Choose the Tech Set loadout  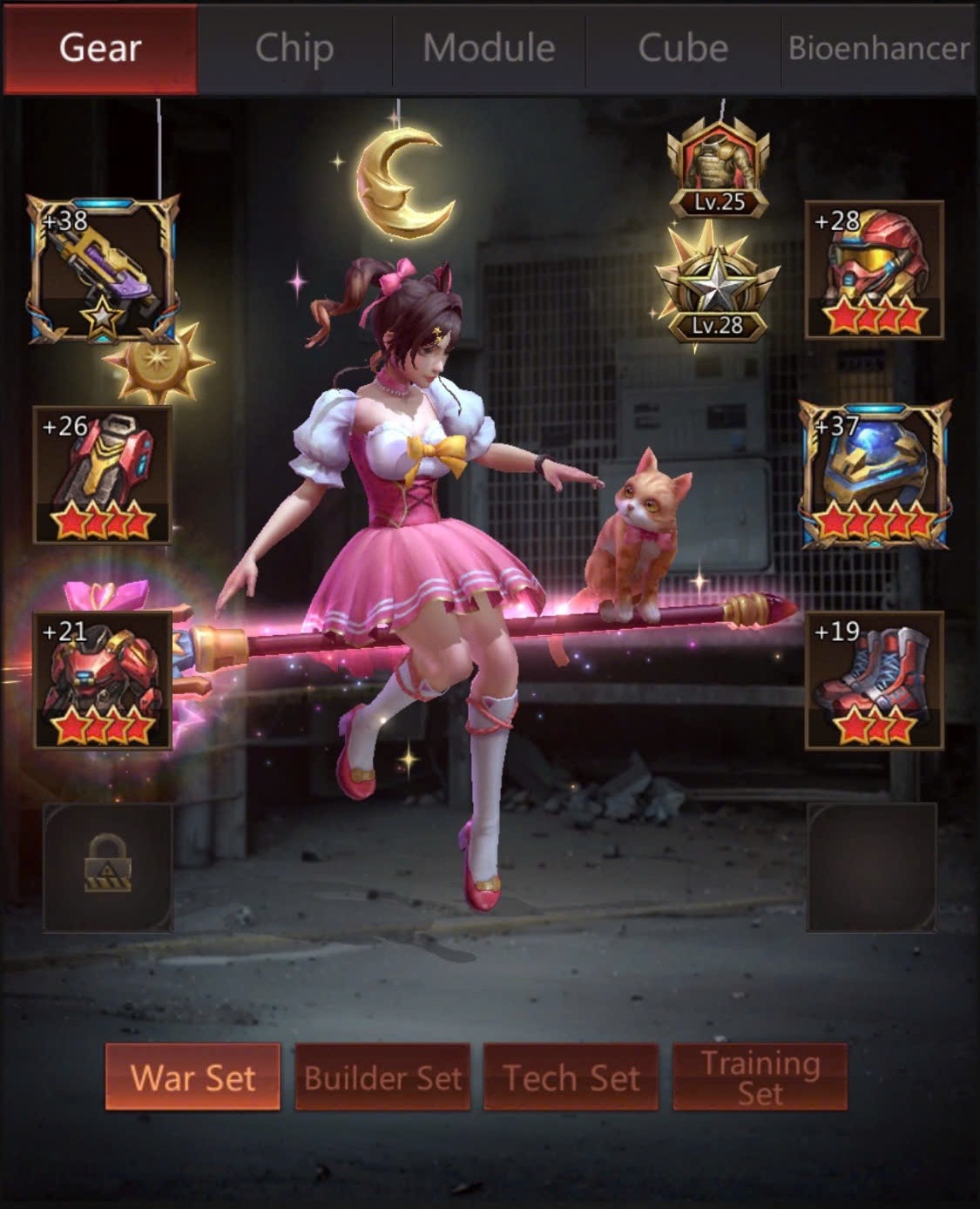click(x=571, y=1077)
